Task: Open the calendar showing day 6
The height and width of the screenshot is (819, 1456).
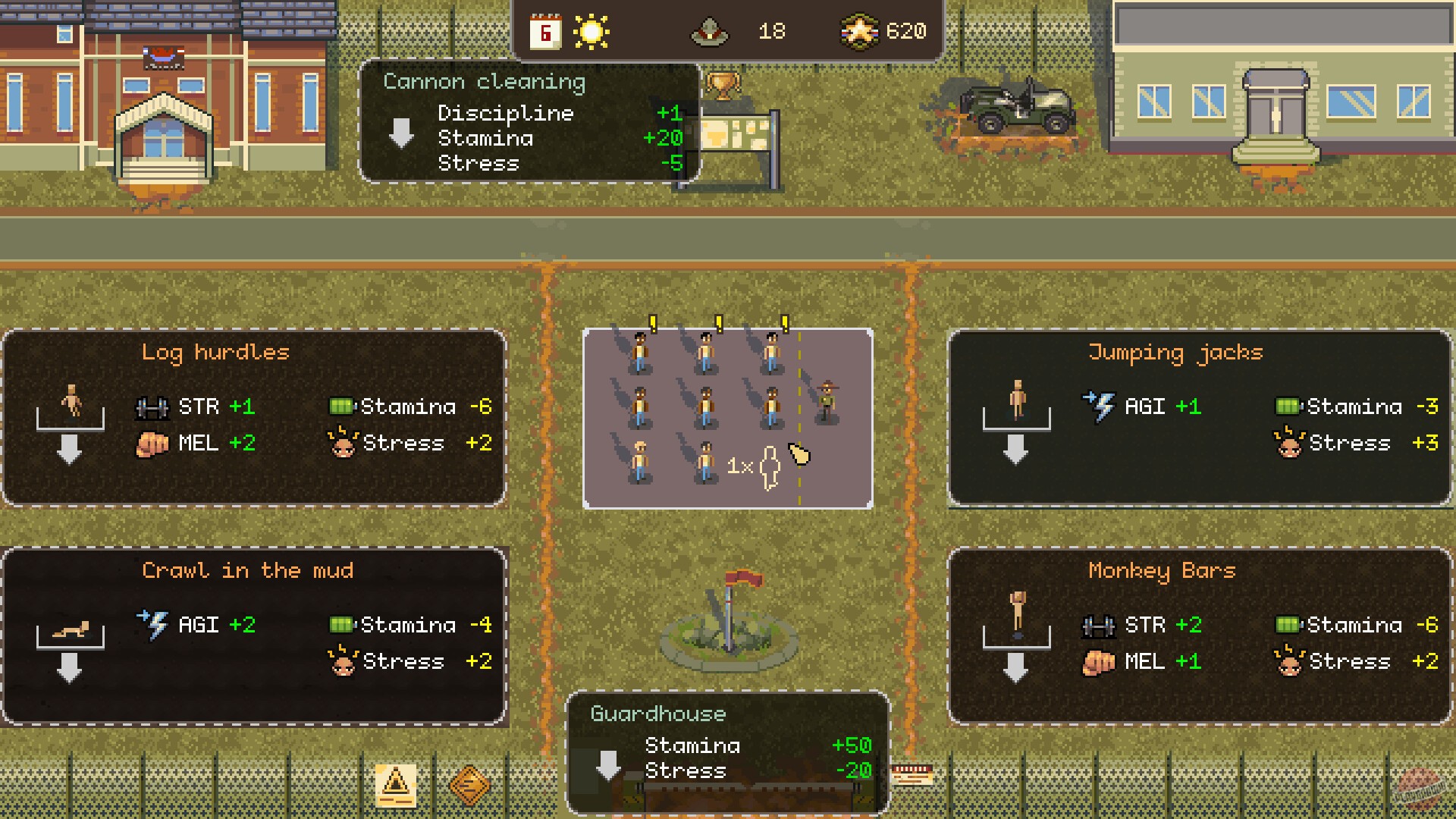Action: pyautogui.click(x=544, y=30)
